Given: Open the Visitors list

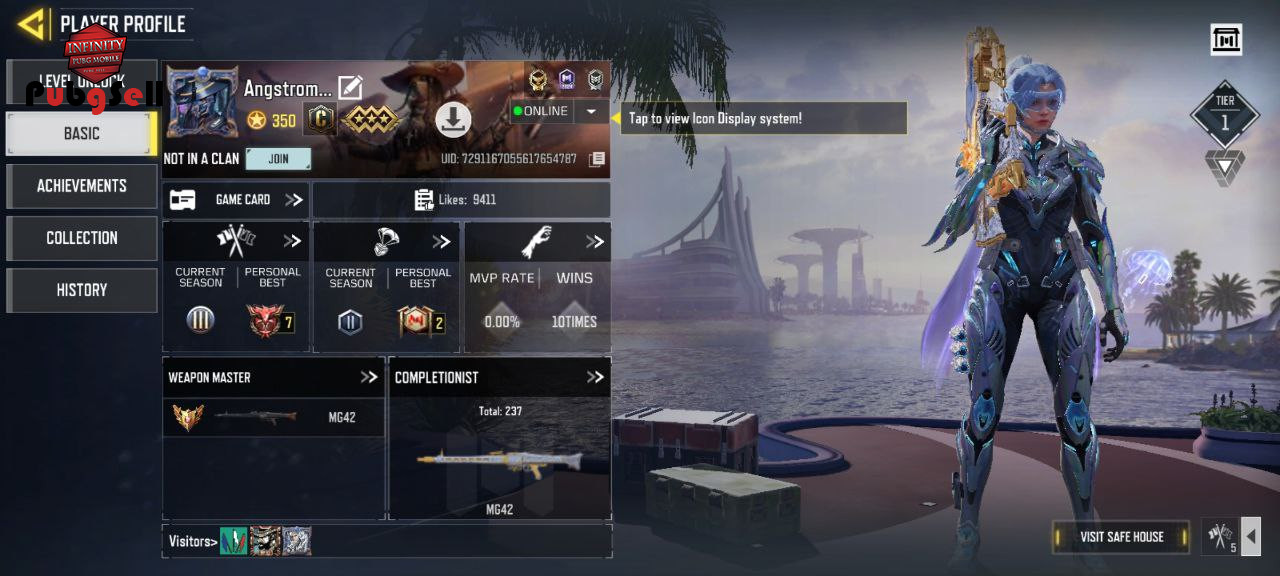Looking at the screenshot, I should click(x=192, y=542).
